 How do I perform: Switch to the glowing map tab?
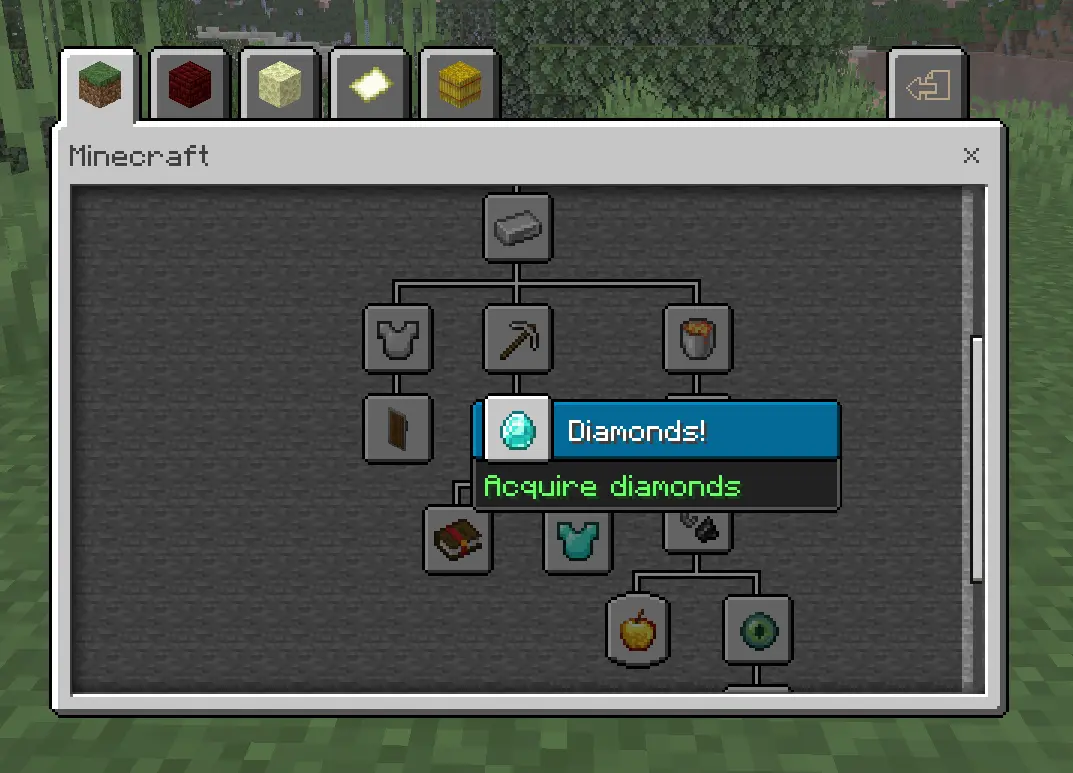[370, 87]
